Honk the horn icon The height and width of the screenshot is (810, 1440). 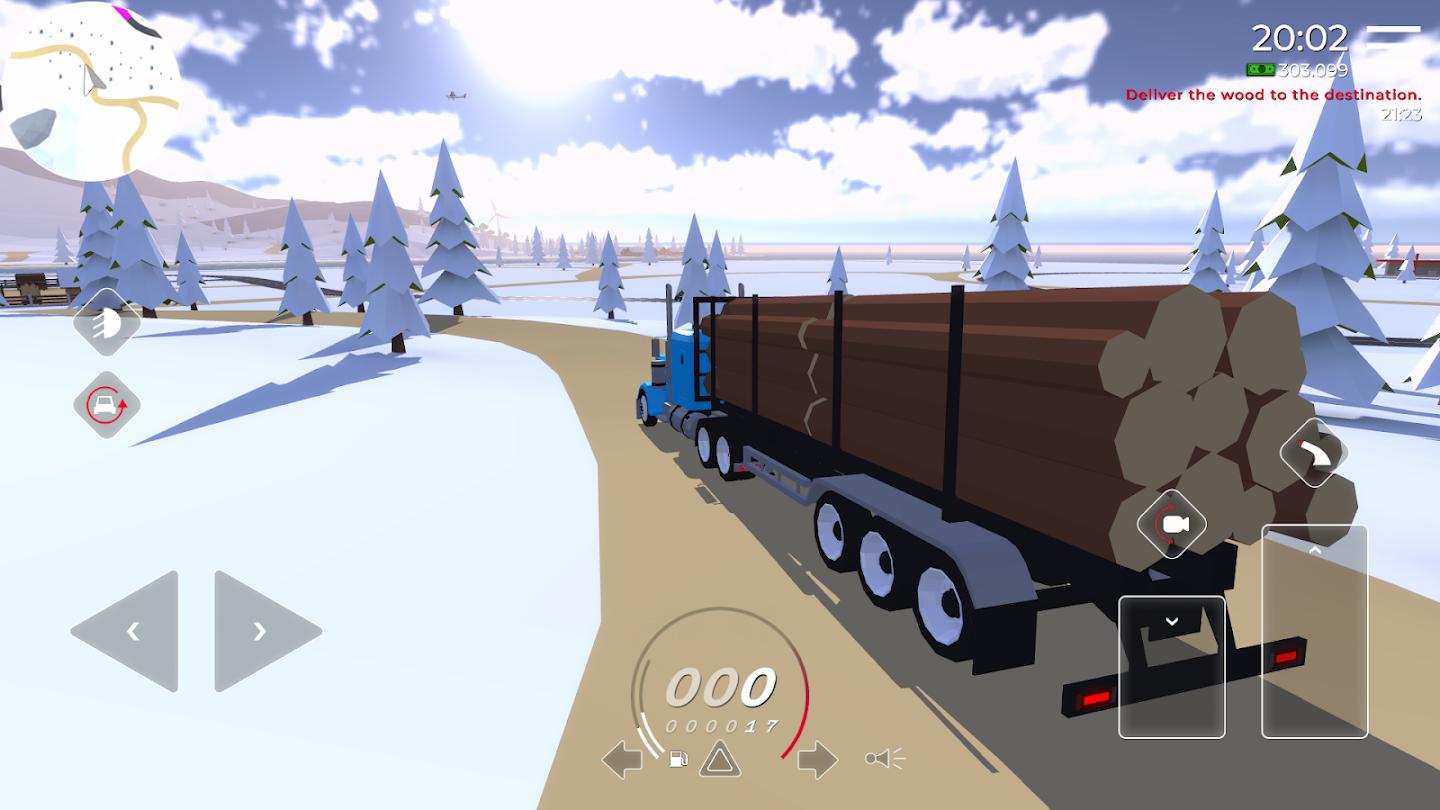point(885,759)
